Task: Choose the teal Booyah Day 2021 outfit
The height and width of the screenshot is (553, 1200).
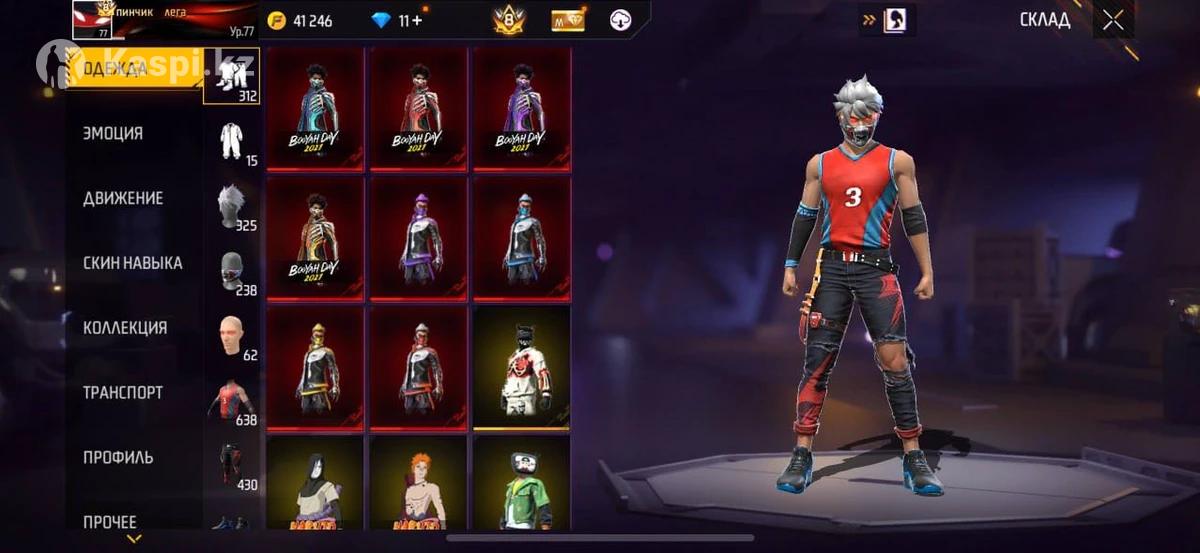Action: coord(315,108)
